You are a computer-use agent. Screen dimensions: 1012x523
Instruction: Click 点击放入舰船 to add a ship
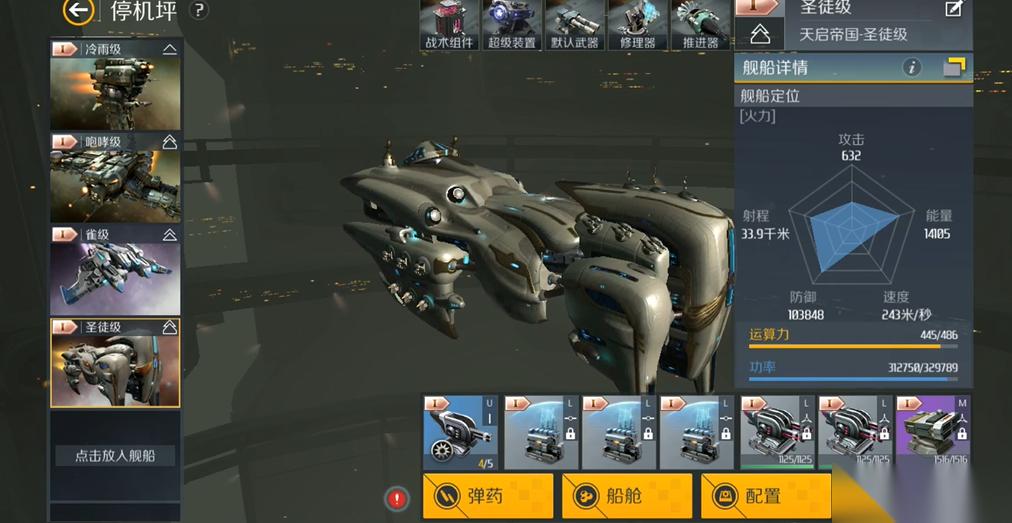pos(115,455)
